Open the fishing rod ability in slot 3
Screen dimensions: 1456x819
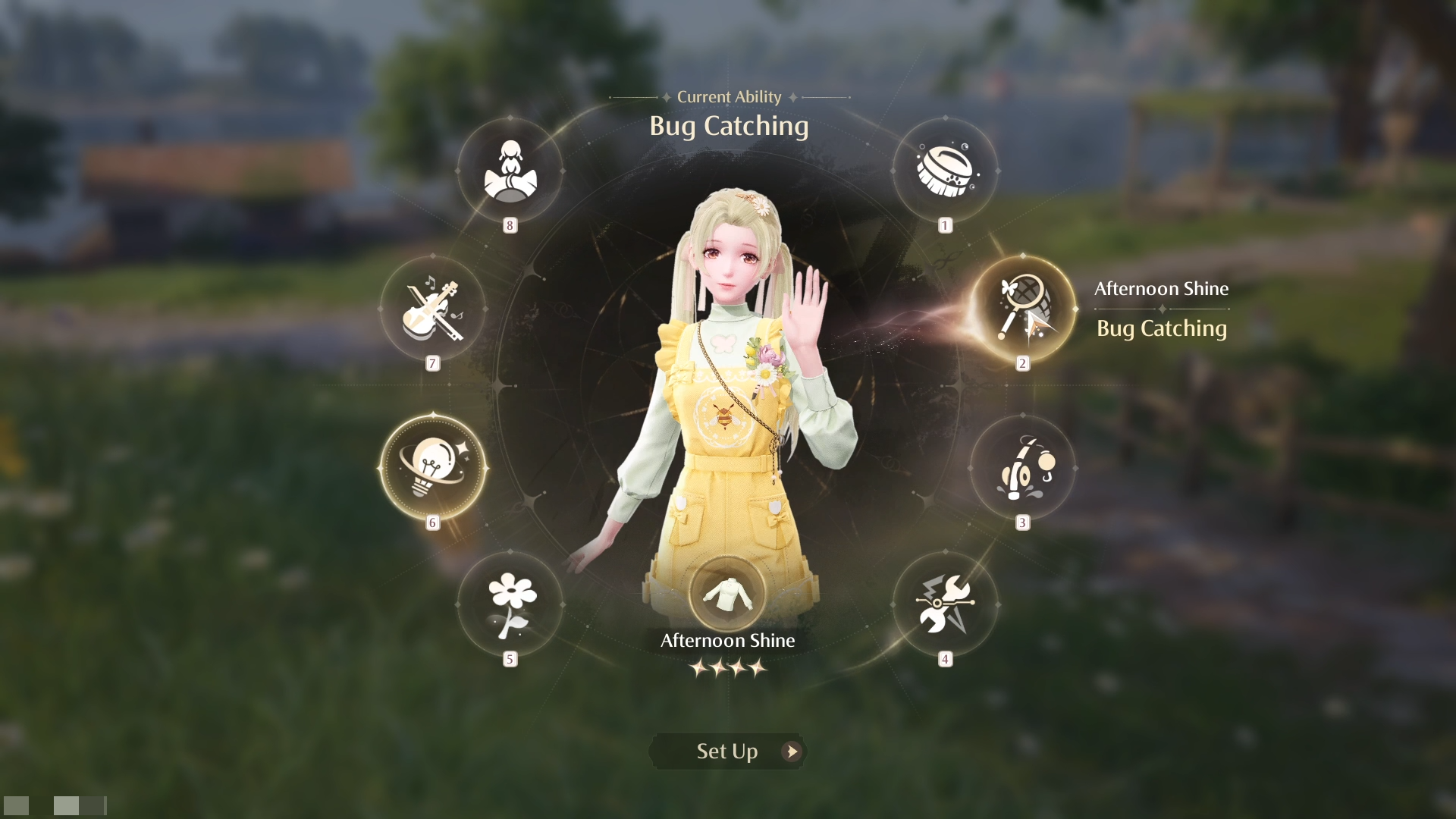pyautogui.click(x=1023, y=466)
